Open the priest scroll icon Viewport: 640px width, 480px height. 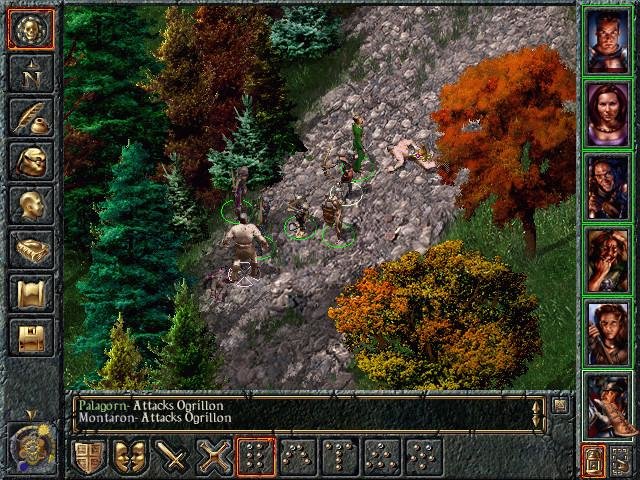click(30, 293)
